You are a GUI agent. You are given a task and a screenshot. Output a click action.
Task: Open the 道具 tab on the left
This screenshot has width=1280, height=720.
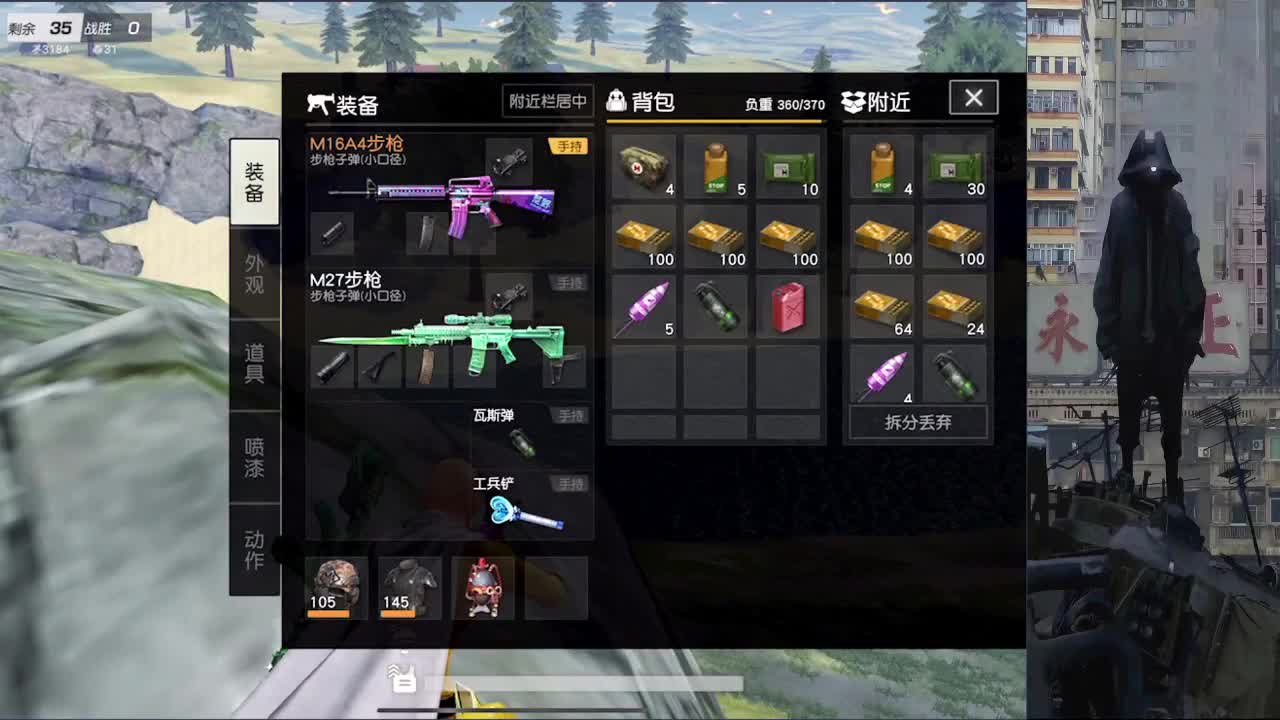[x=255, y=360]
